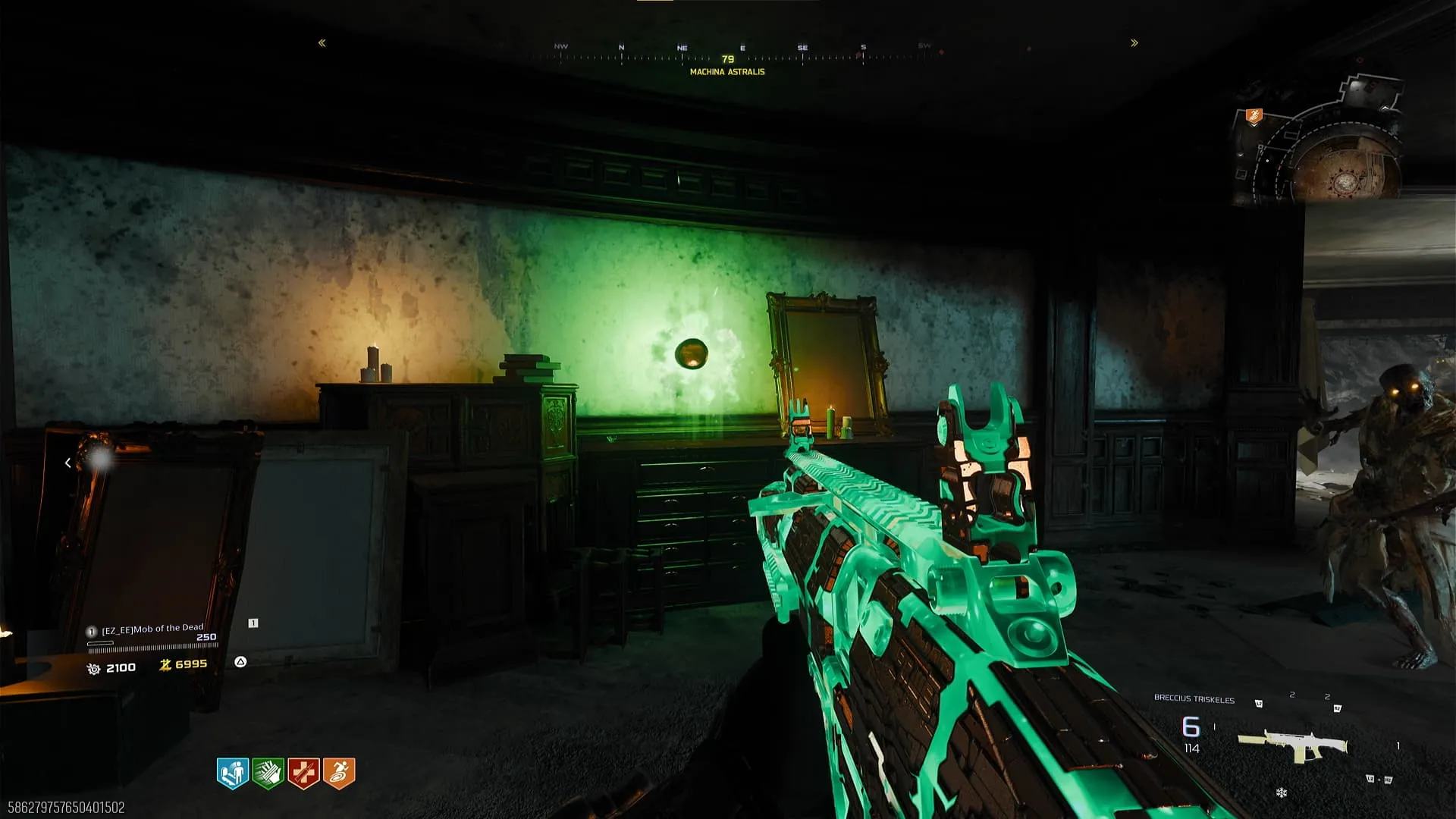Click the compass strip above Machina Astralis
The height and width of the screenshot is (819, 1456).
point(728,55)
